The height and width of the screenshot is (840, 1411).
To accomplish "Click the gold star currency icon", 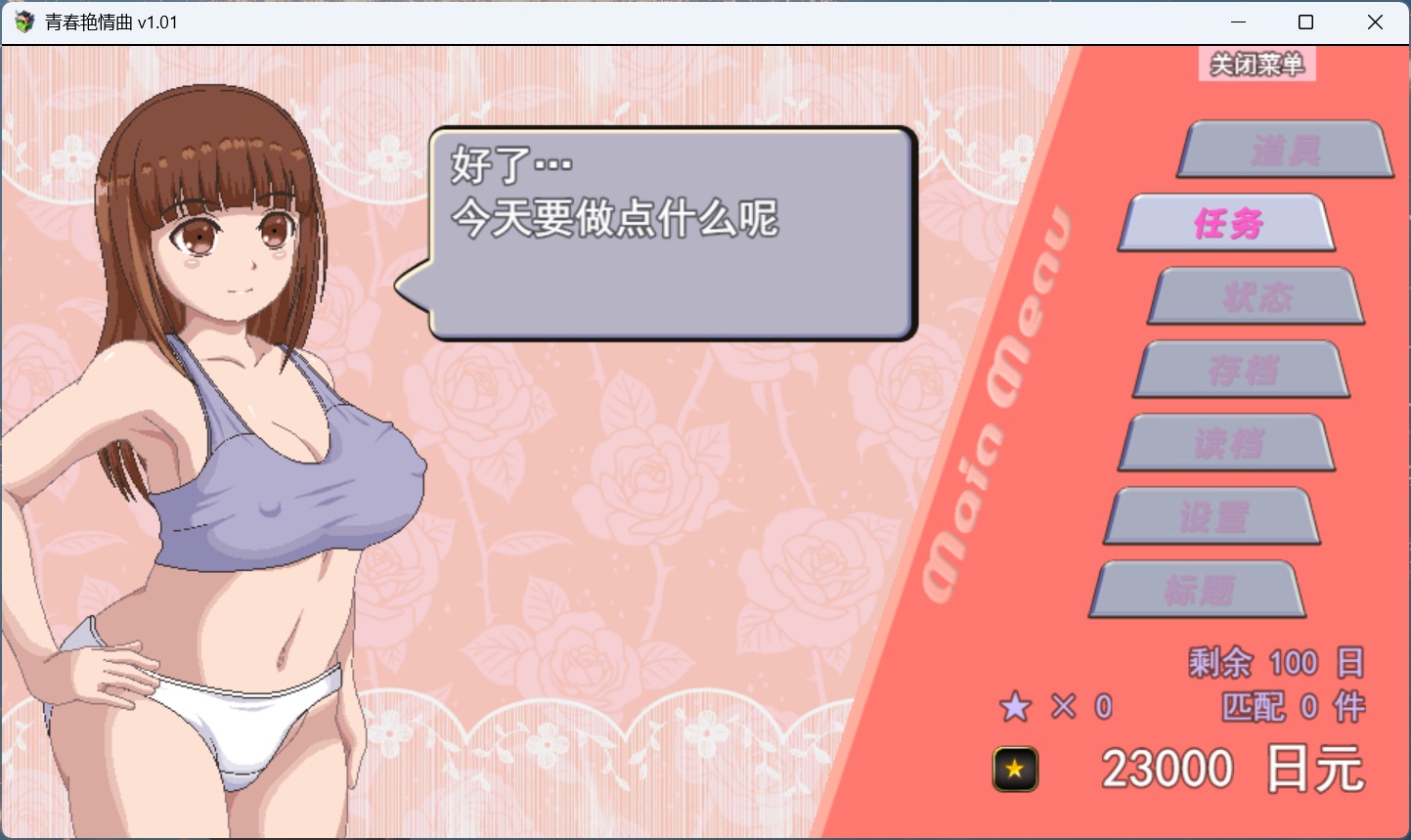I will click(x=1014, y=769).
